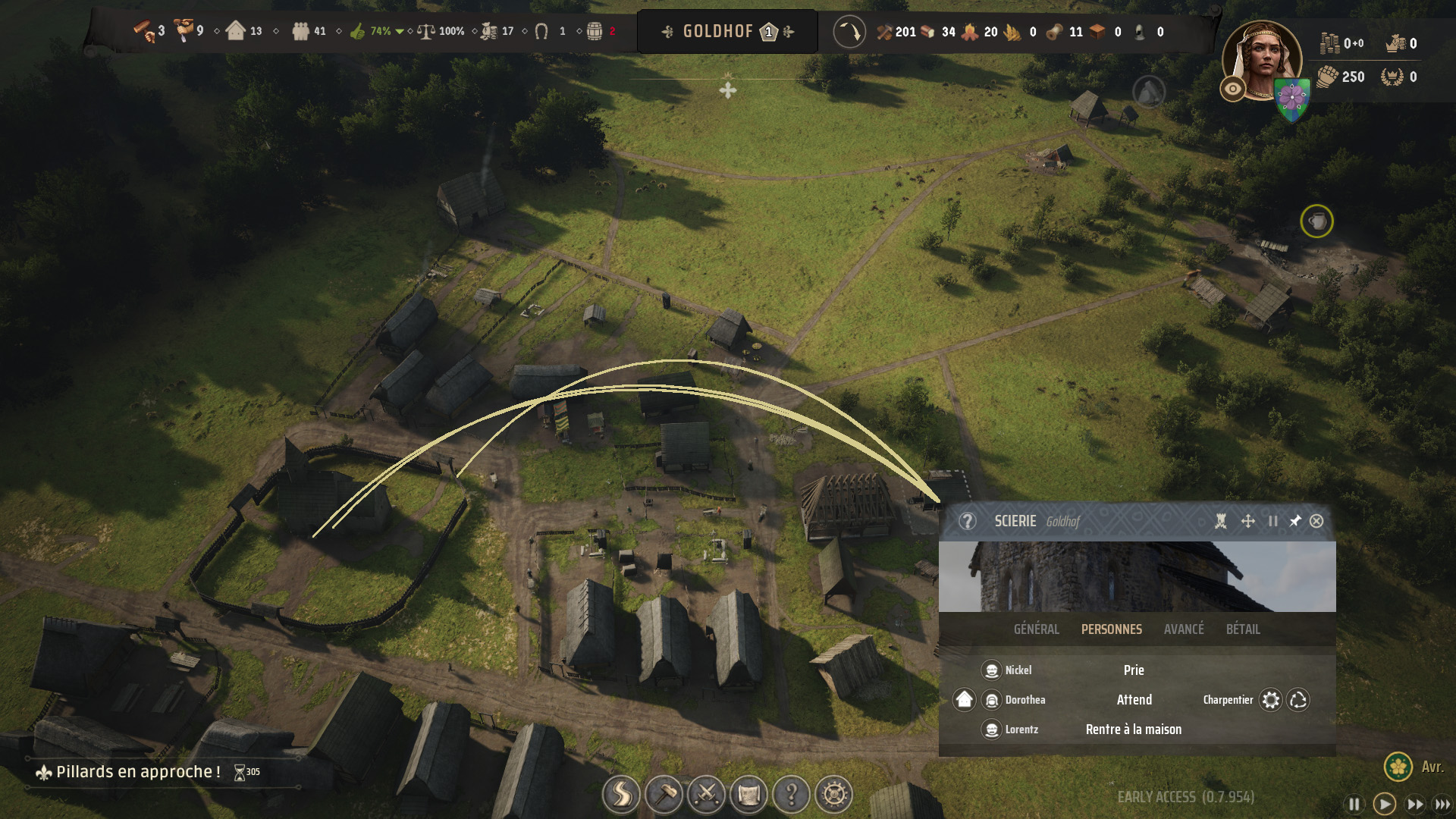Image resolution: width=1456 pixels, height=819 pixels.
Task: Set game speed to fast forward
Action: [x=1414, y=804]
